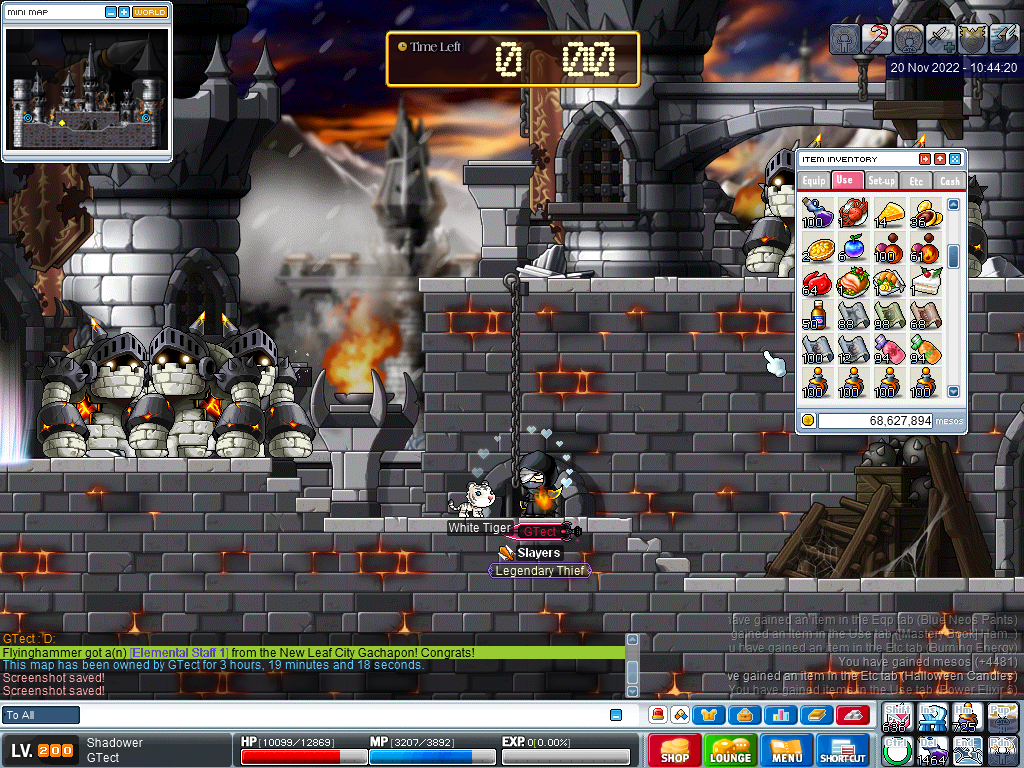Switch to the Equip inventory tab

click(813, 181)
